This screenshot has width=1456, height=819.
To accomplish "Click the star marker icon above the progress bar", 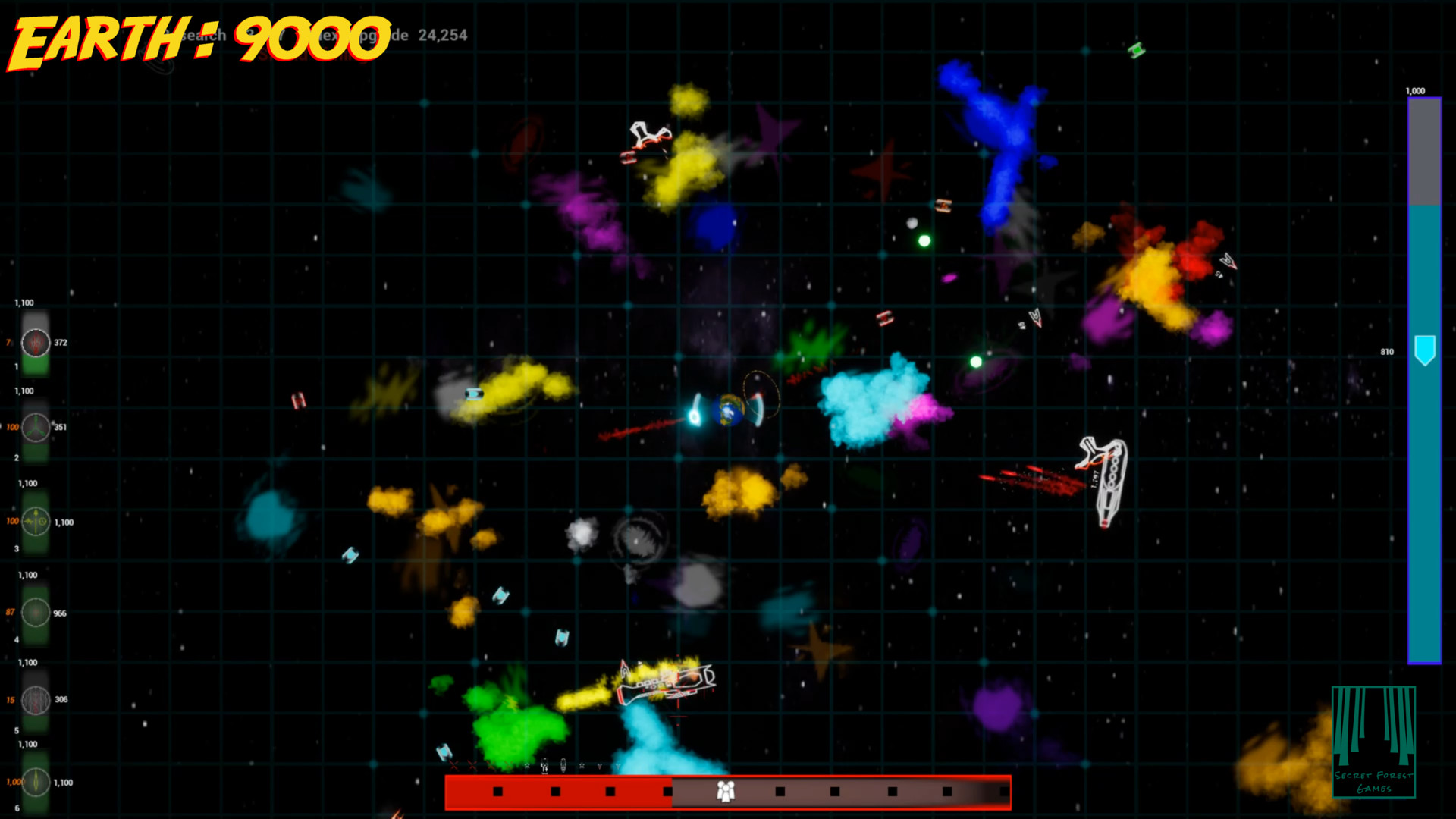I will (527, 764).
